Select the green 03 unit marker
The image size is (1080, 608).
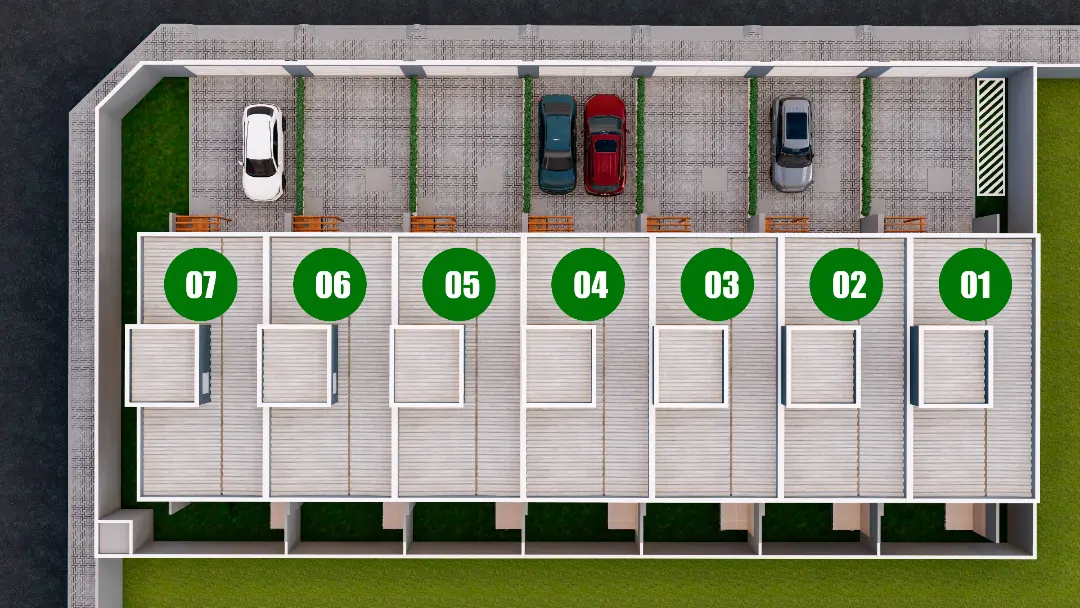tap(718, 285)
